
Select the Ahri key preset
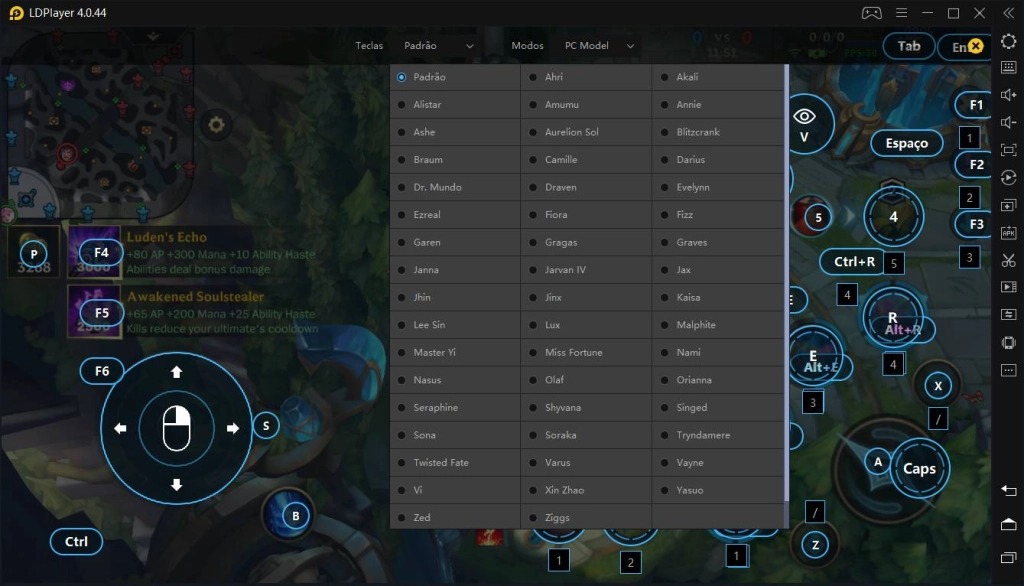click(554, 77)
